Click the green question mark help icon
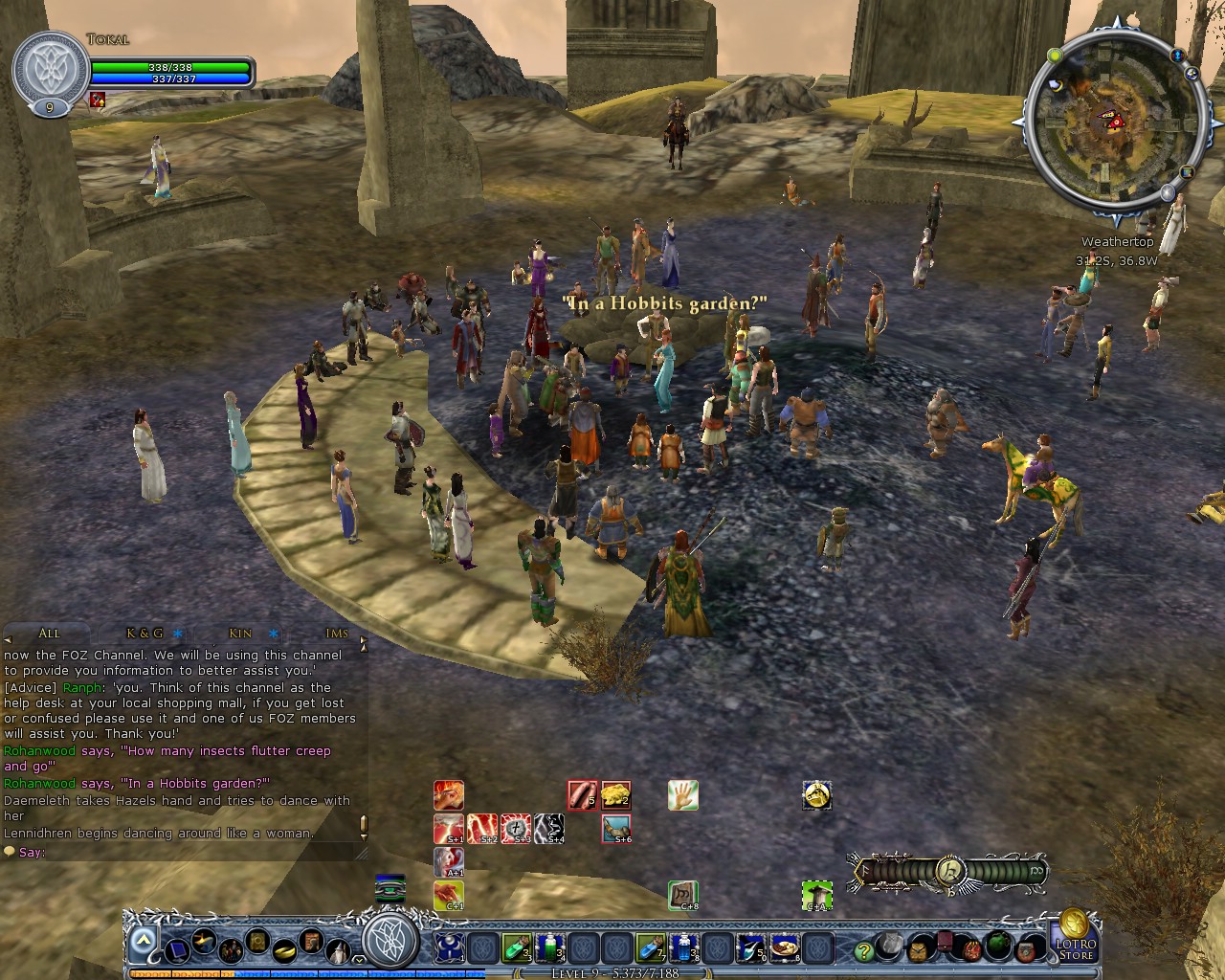This screenshot has height=980, width=1225. pyautogui.click(x=863, y=952)
